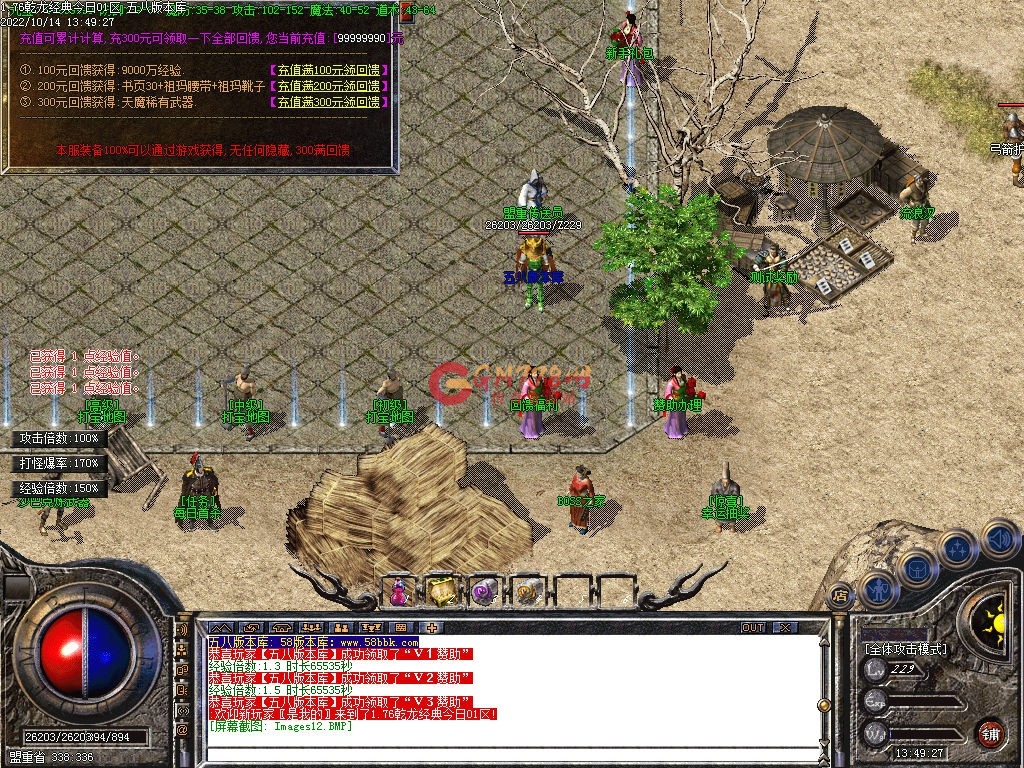Viewport: 1024px width, 768px height.
Task: Open the bag inventory round button
Action: 917,568
